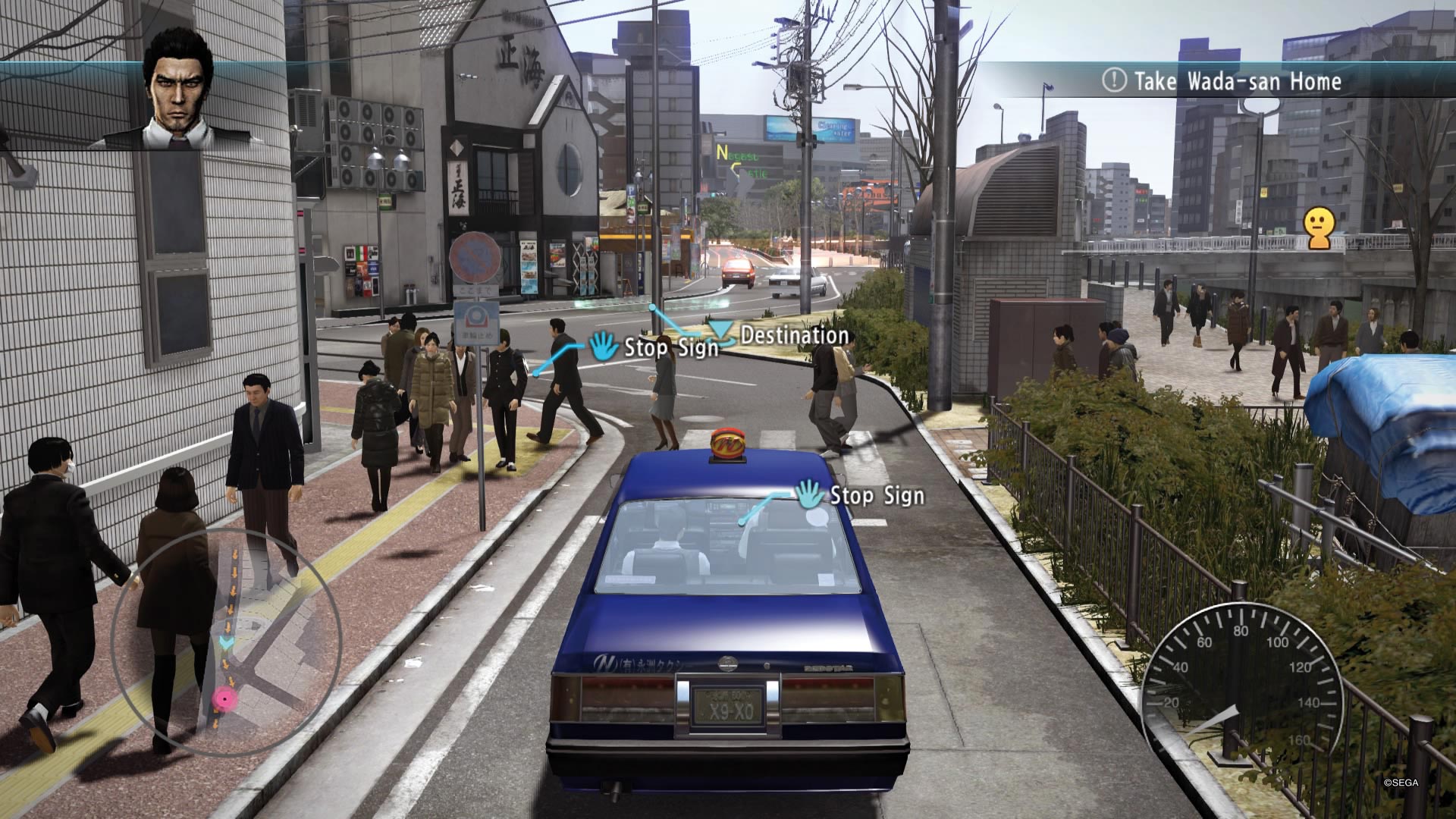Select the pink marker on the minimap

[x=223, y=698]
